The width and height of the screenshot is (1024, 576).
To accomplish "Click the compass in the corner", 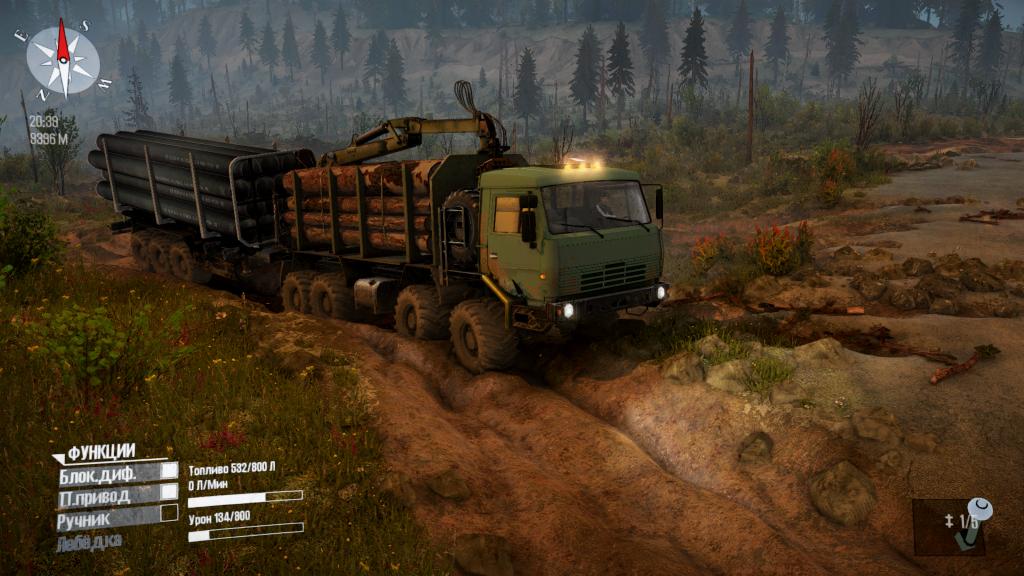I will [62, 58].
